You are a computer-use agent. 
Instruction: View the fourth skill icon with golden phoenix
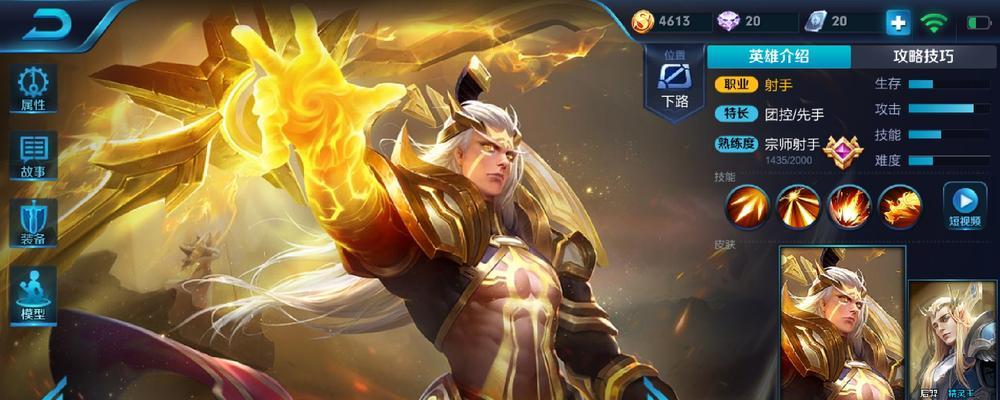pos(900,206)
